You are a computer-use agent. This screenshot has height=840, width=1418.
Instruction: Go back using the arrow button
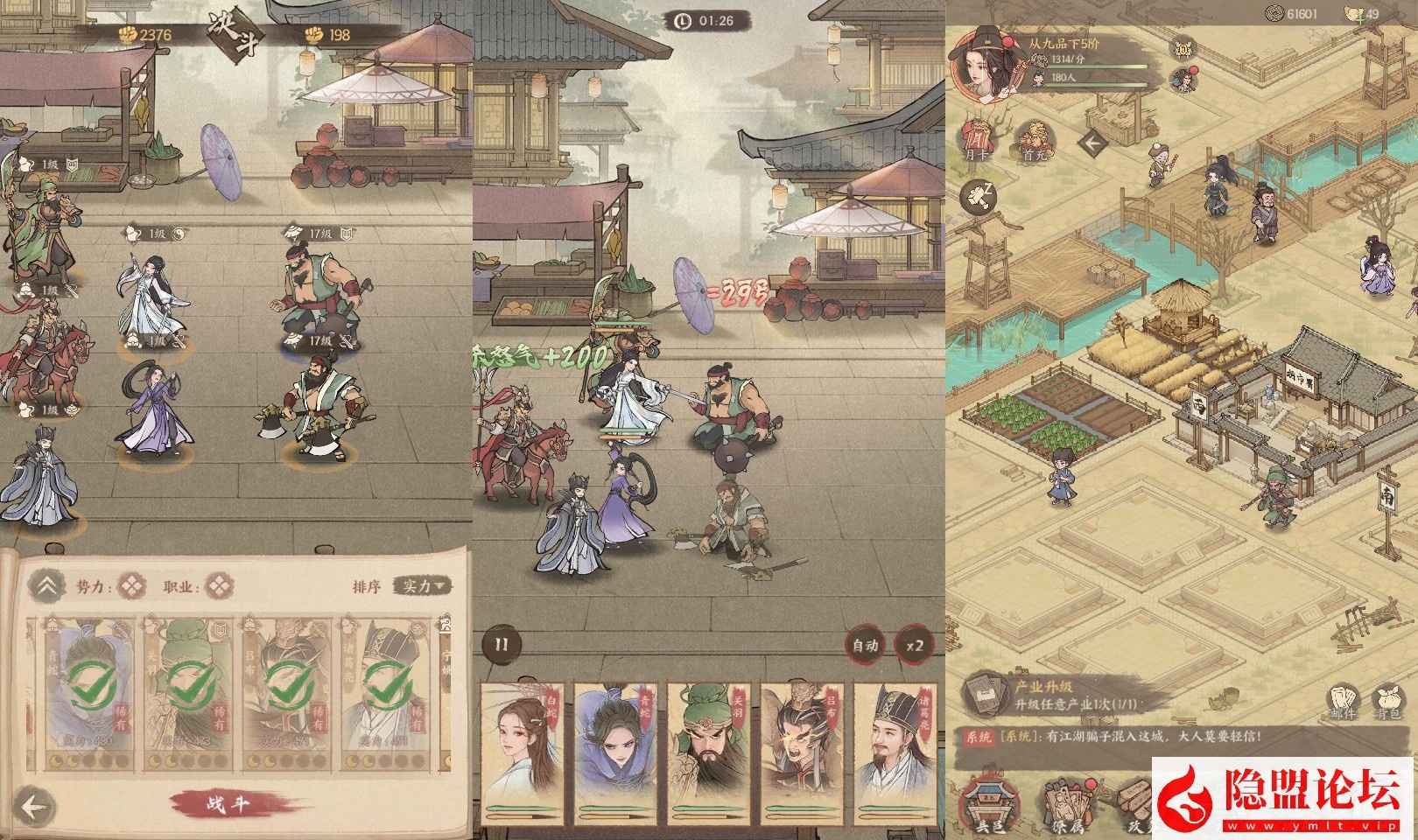34,808
